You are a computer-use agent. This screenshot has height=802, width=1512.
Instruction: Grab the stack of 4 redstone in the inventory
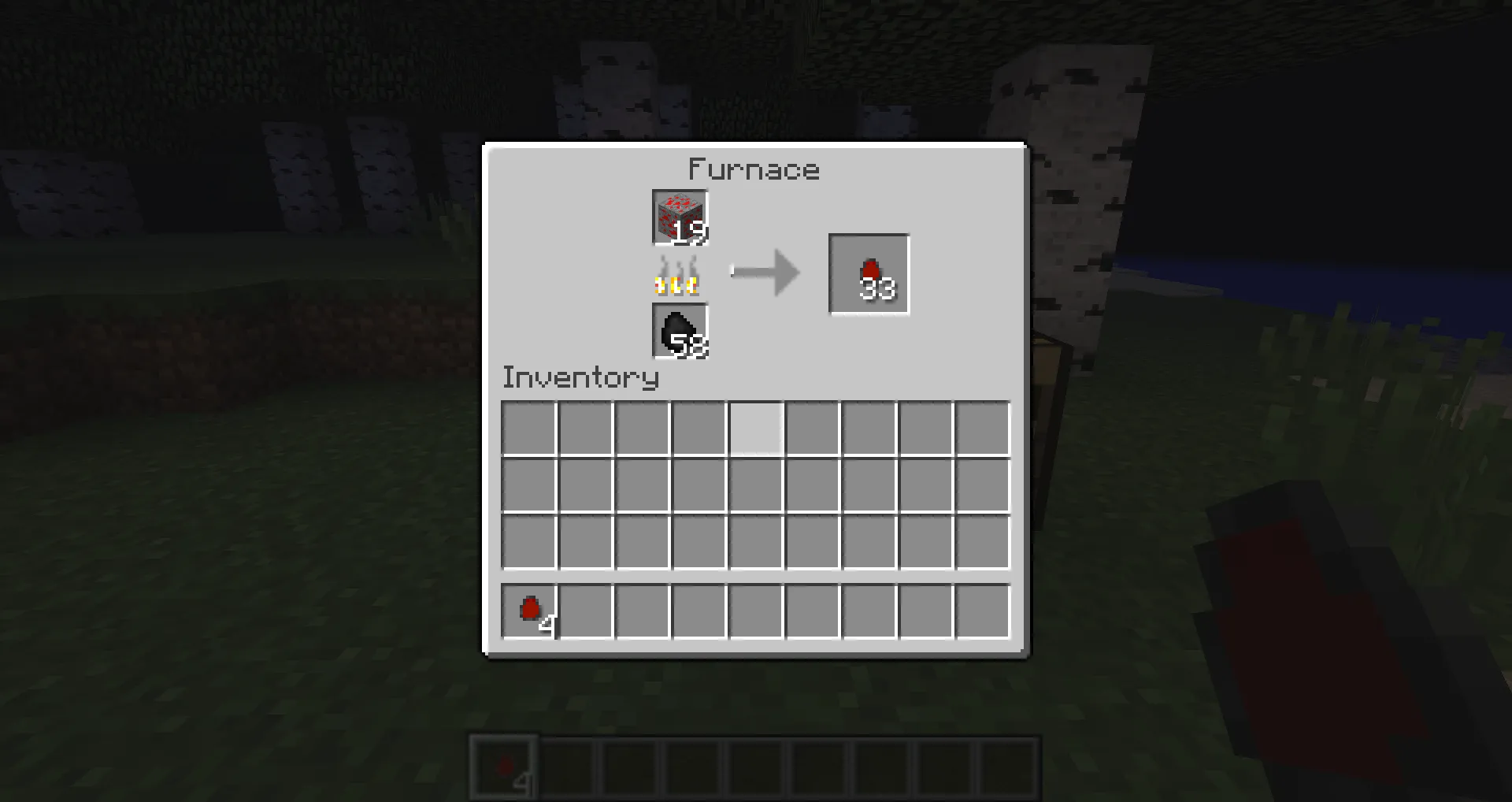coord(529,612)
